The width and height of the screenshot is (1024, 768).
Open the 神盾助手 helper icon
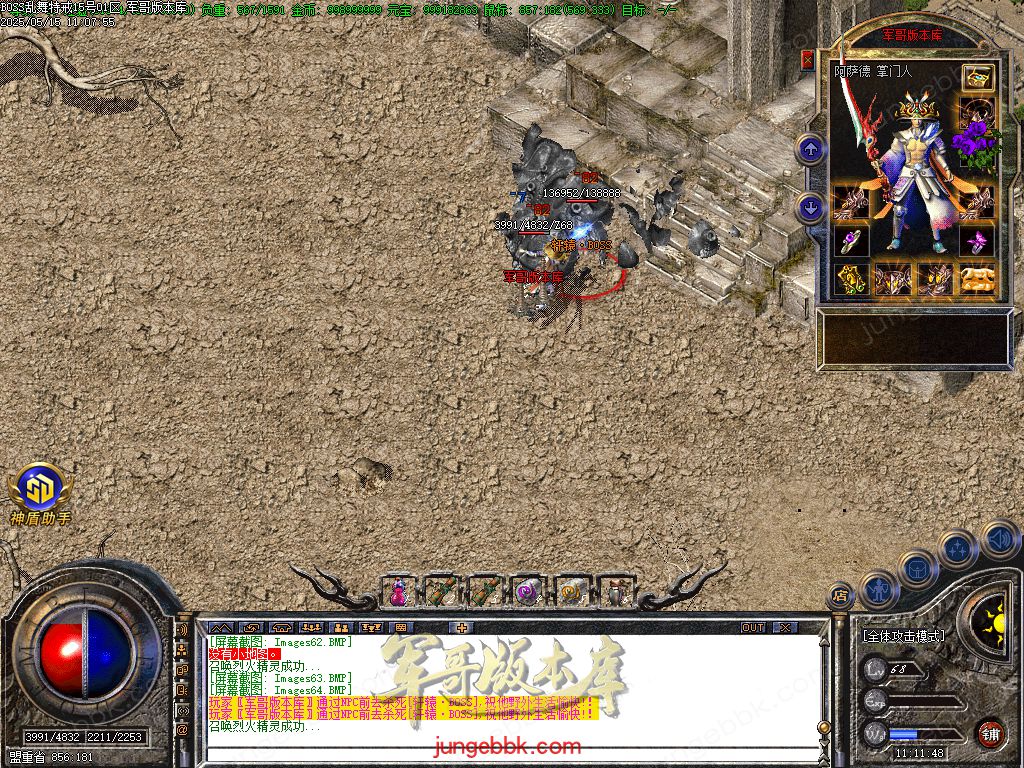point(40,490)
